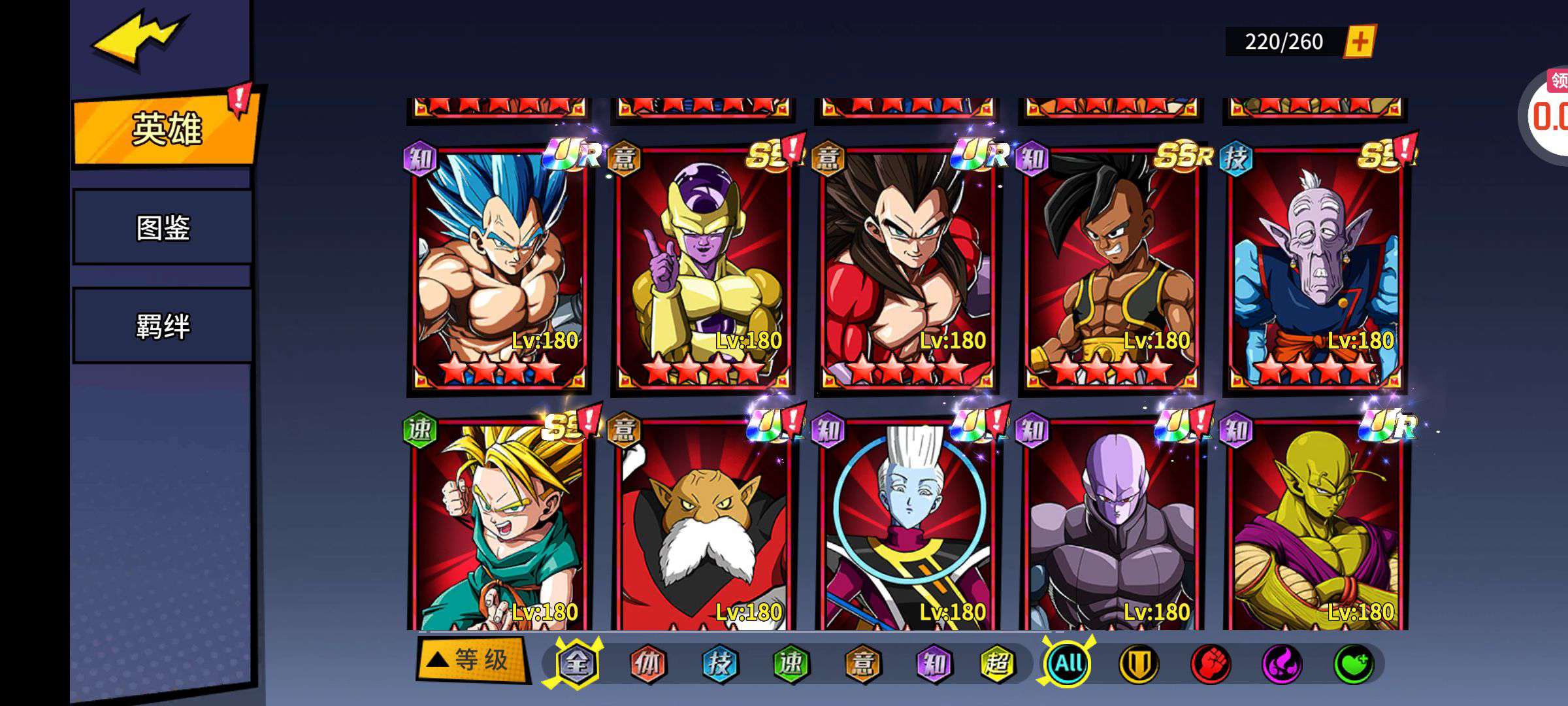Viewport: 1568px width, 706px height.
Task: Filter heroes by 速 speed type
Action: pyautogui.click(x=791, y=664)
